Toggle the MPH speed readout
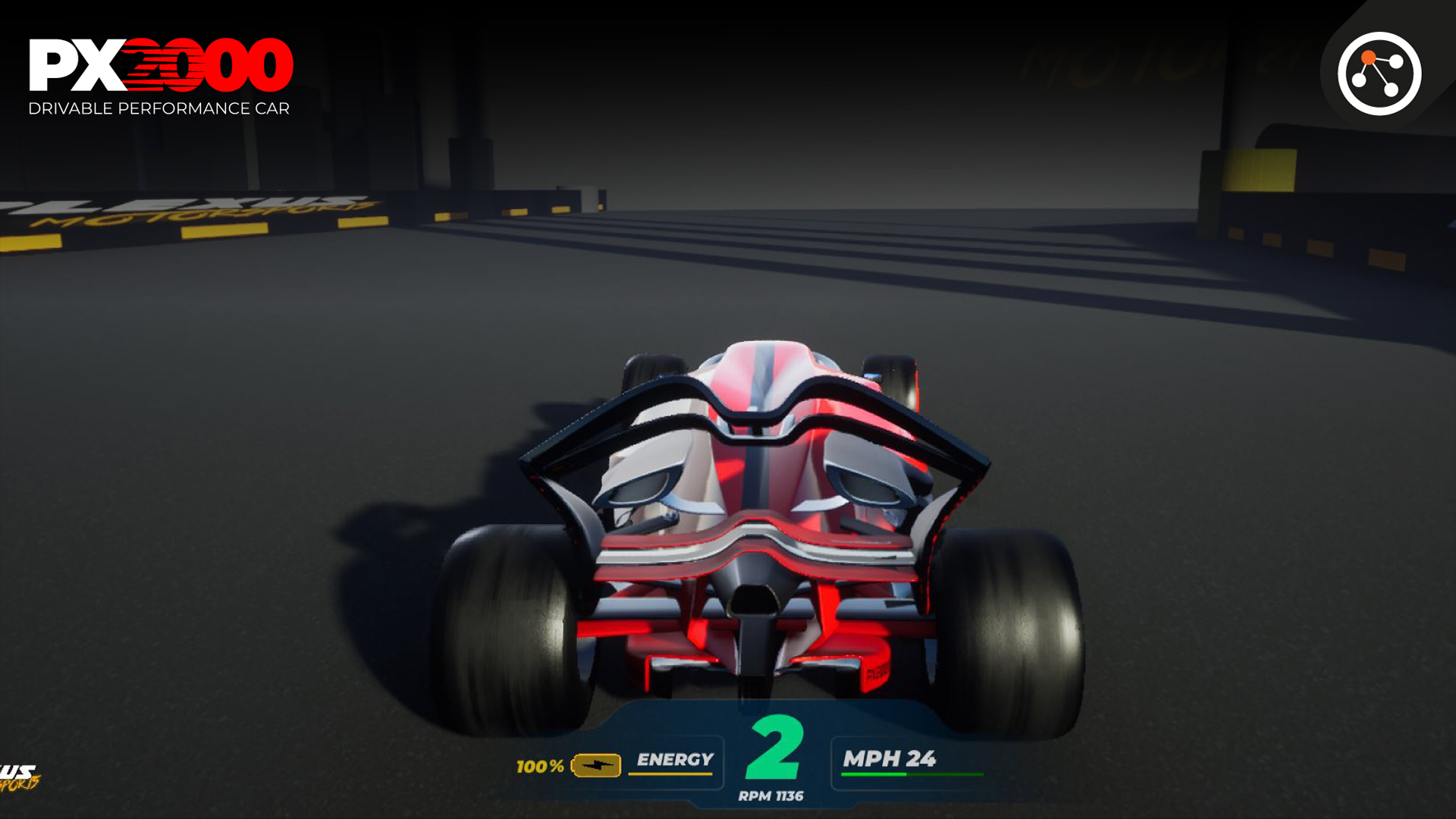1456x819 pixels. click(891, 757)
